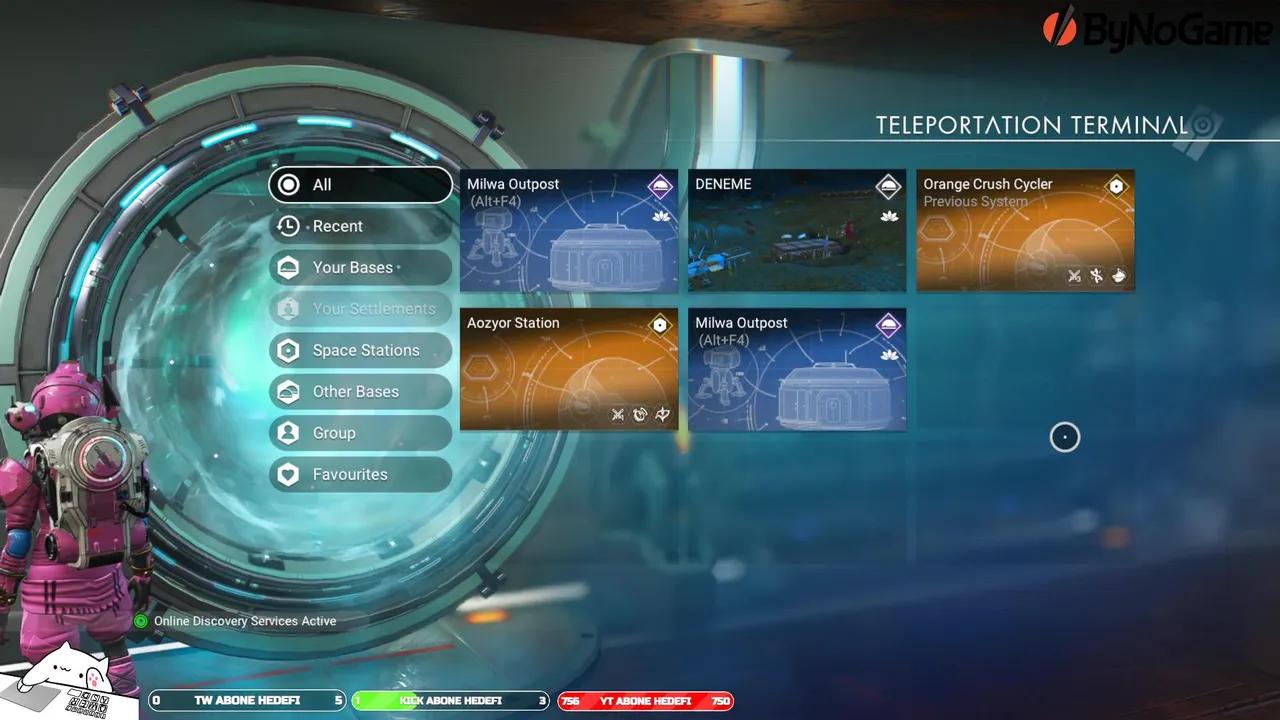Click the clock icon beside the Recent filter

point(288,226)
